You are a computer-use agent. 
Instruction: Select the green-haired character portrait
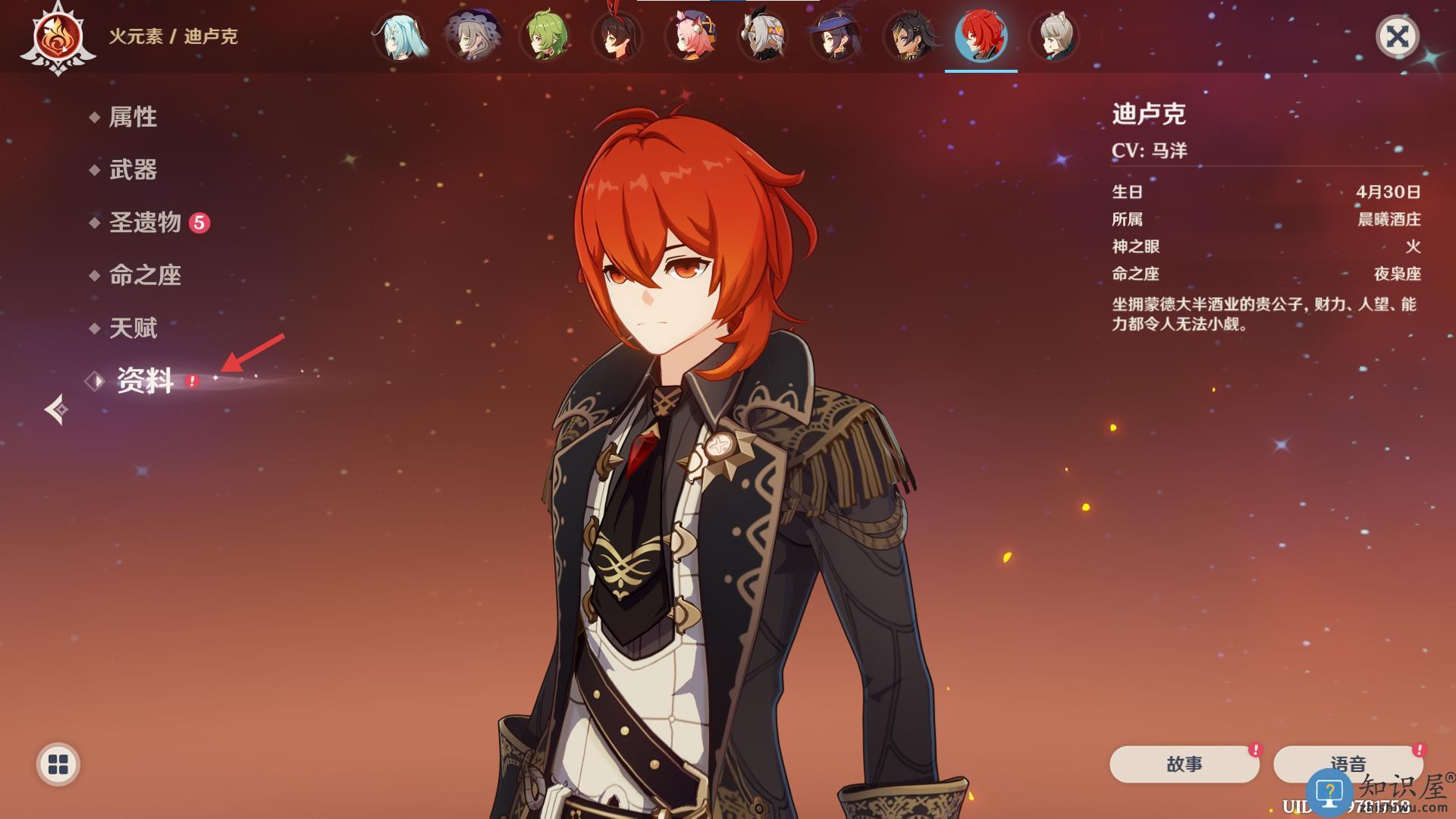(545, 36)
